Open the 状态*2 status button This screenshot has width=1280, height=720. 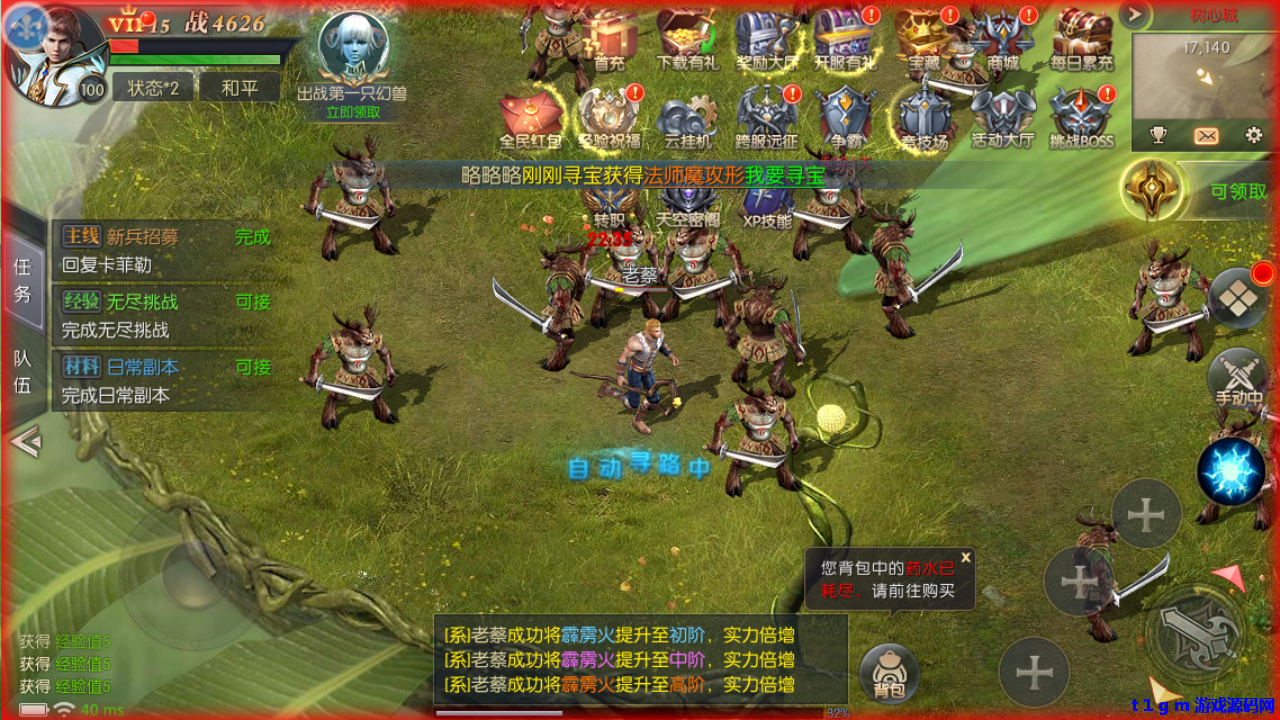coord(152,88)
